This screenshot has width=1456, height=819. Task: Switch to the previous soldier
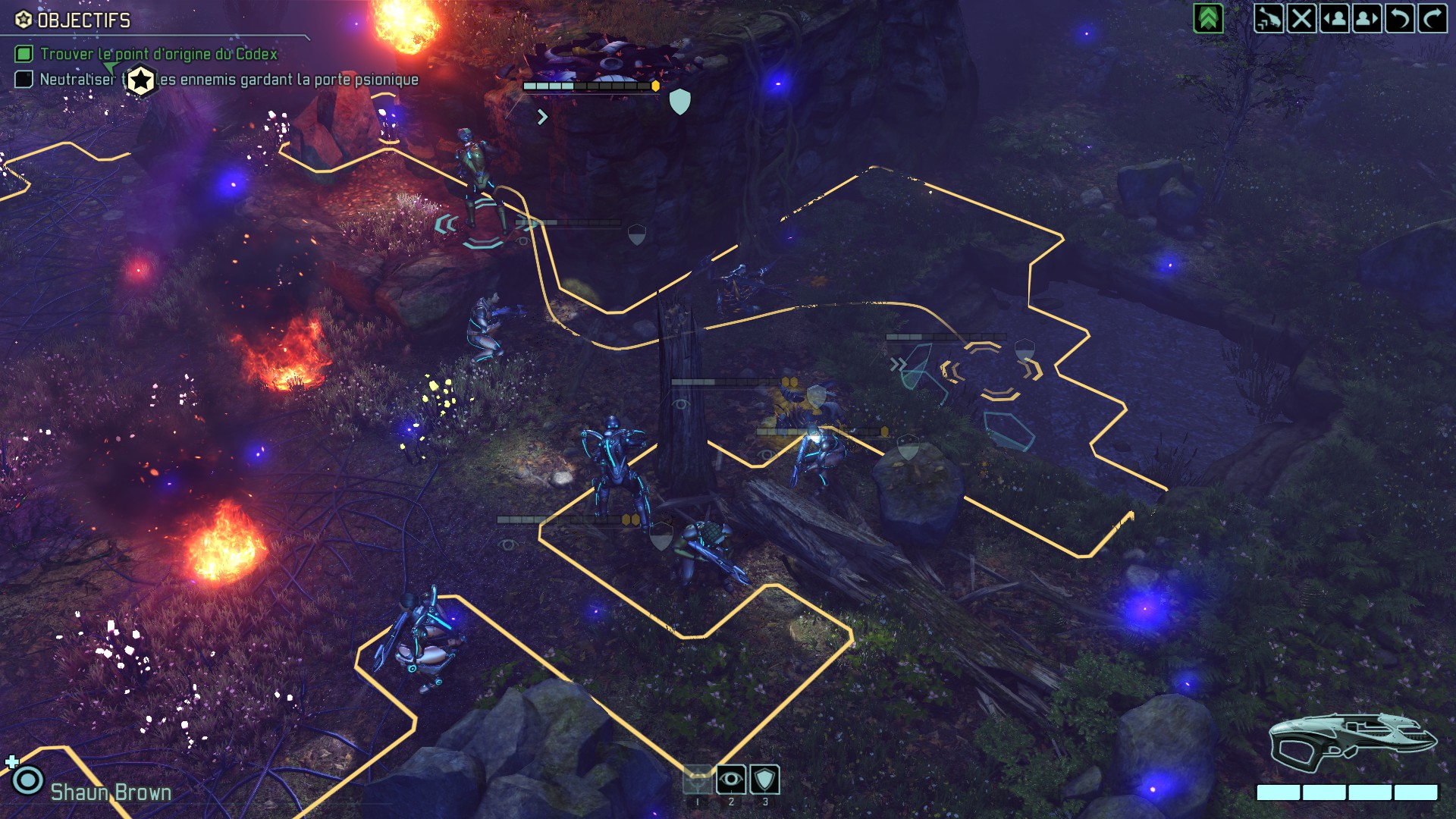[x=1334, y=18]
